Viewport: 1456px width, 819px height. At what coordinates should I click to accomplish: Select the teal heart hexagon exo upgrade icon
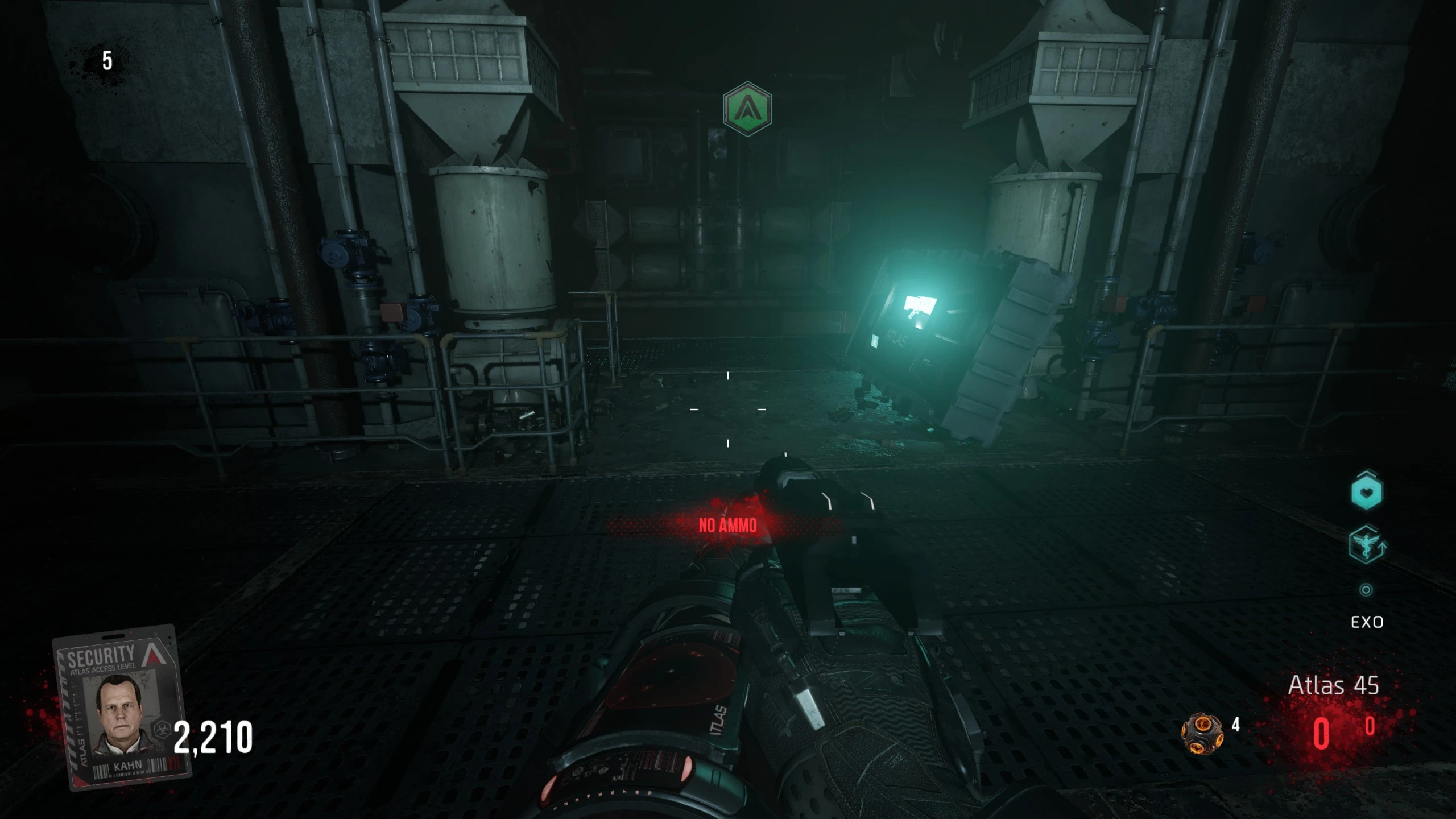1366,491
